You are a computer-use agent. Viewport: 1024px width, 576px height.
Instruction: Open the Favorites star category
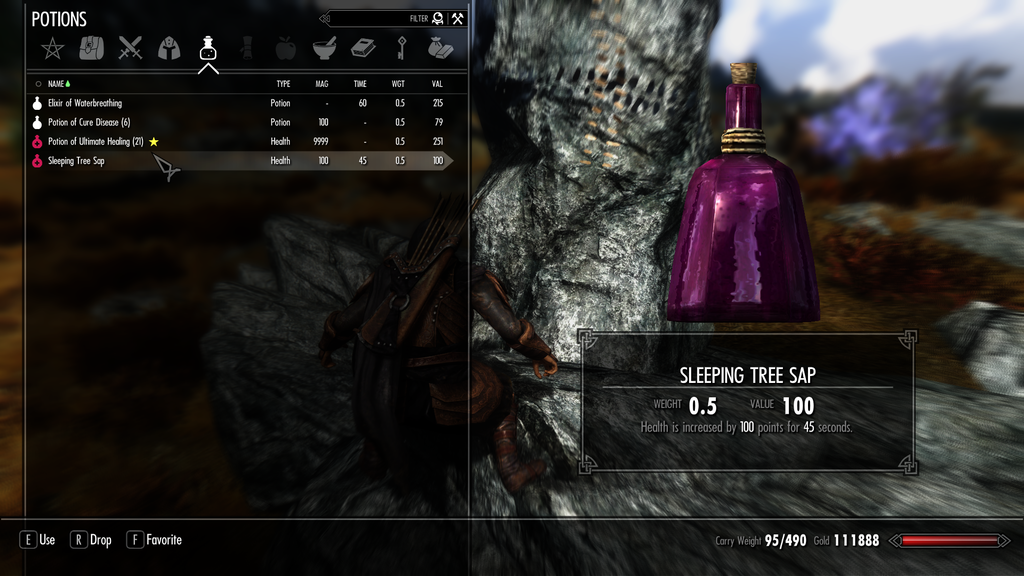coord(51,48)
